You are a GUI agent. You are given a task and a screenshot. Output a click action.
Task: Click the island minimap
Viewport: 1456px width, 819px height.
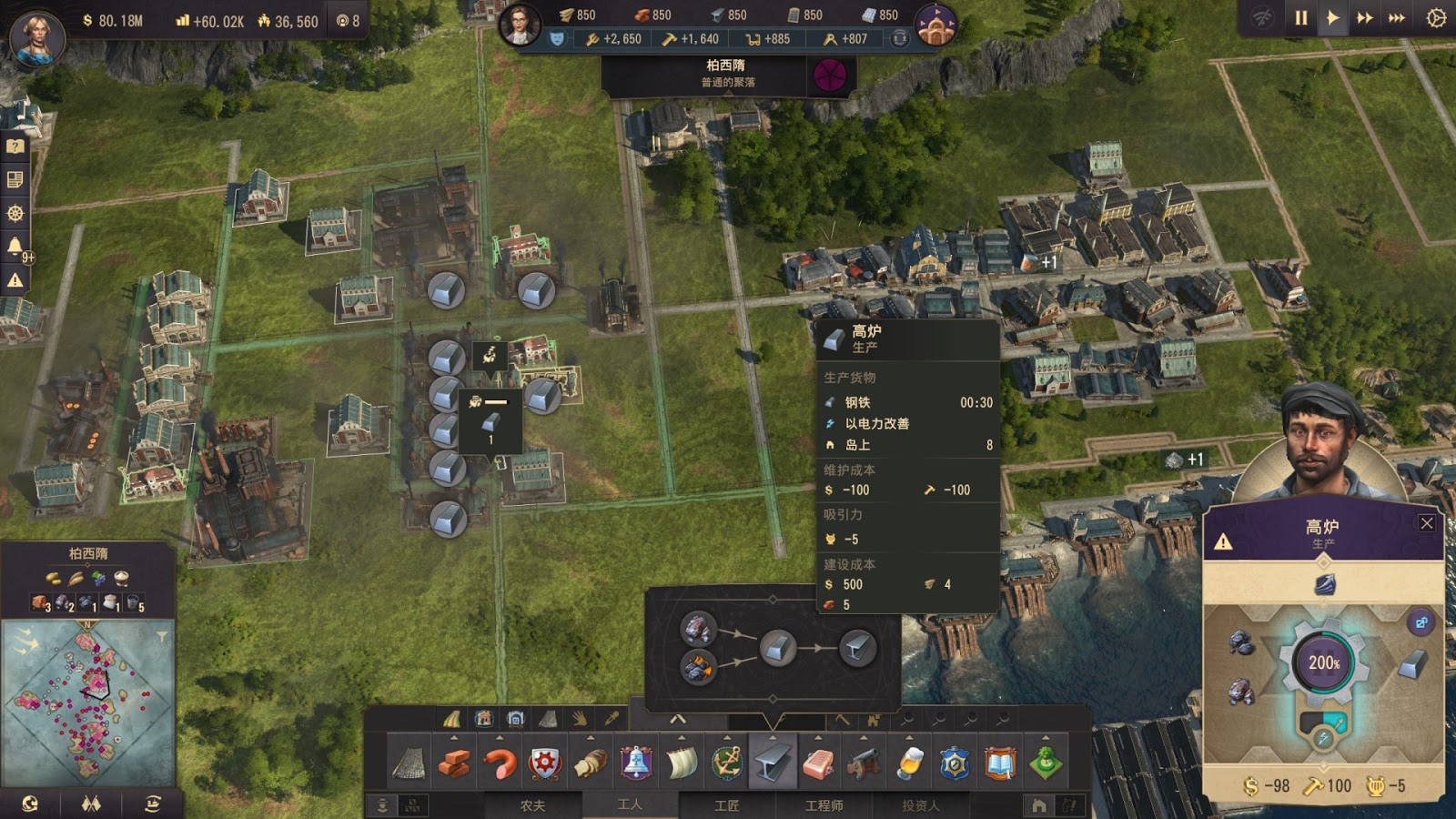[x=87, y=701]
